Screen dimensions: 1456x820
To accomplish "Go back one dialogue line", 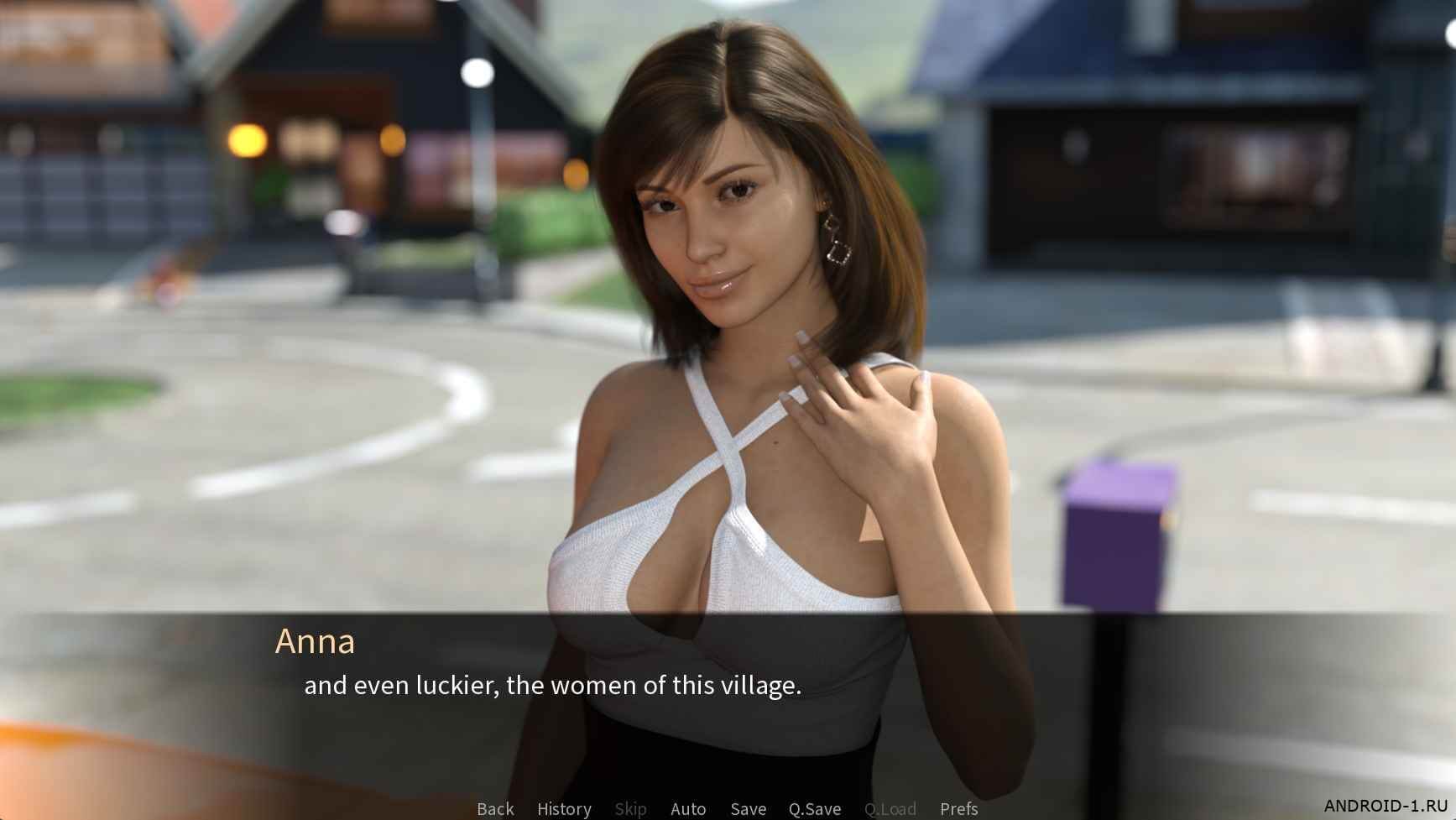I will coord(495,808).
